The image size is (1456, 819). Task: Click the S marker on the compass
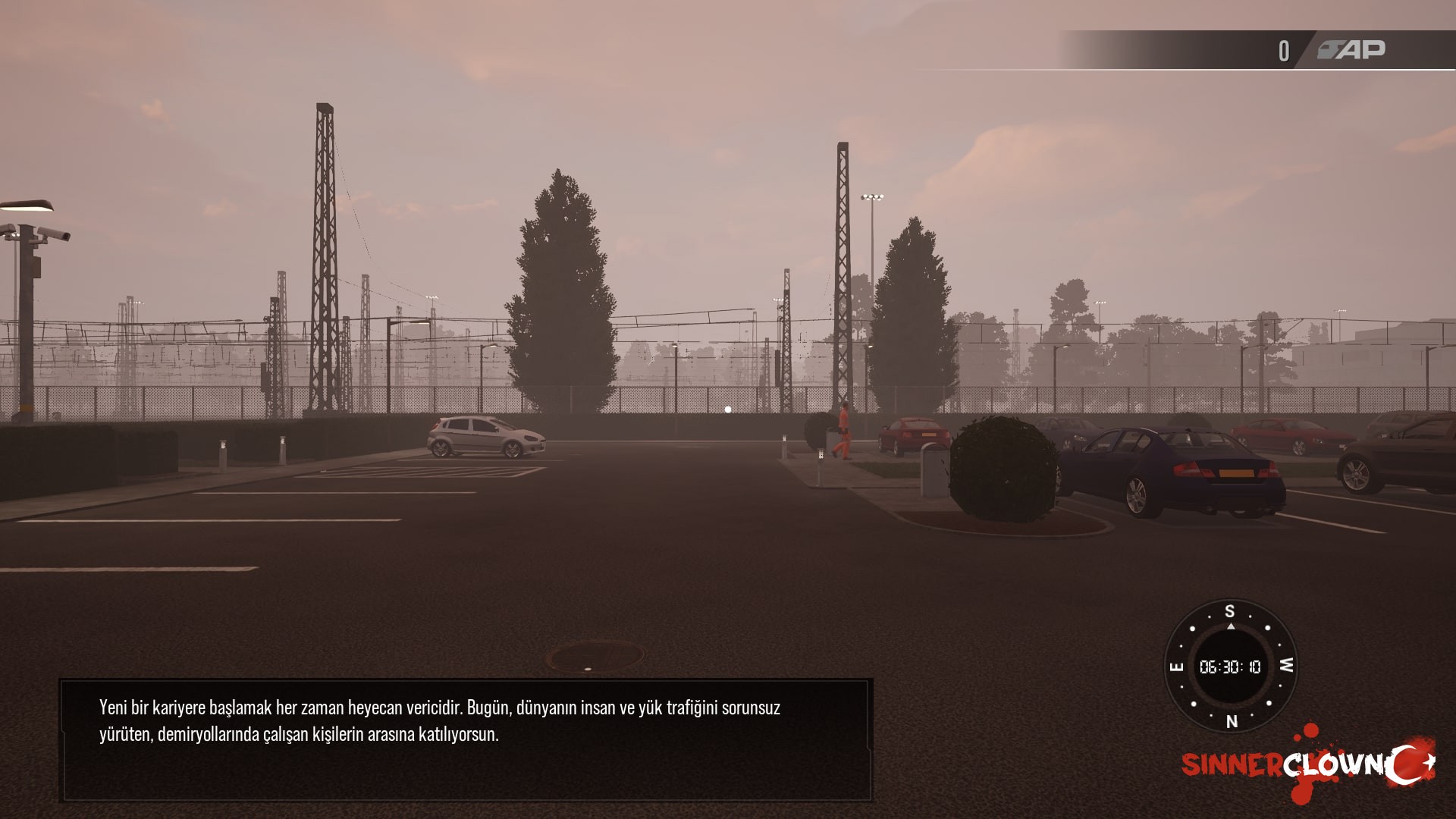click(1230, 610)
